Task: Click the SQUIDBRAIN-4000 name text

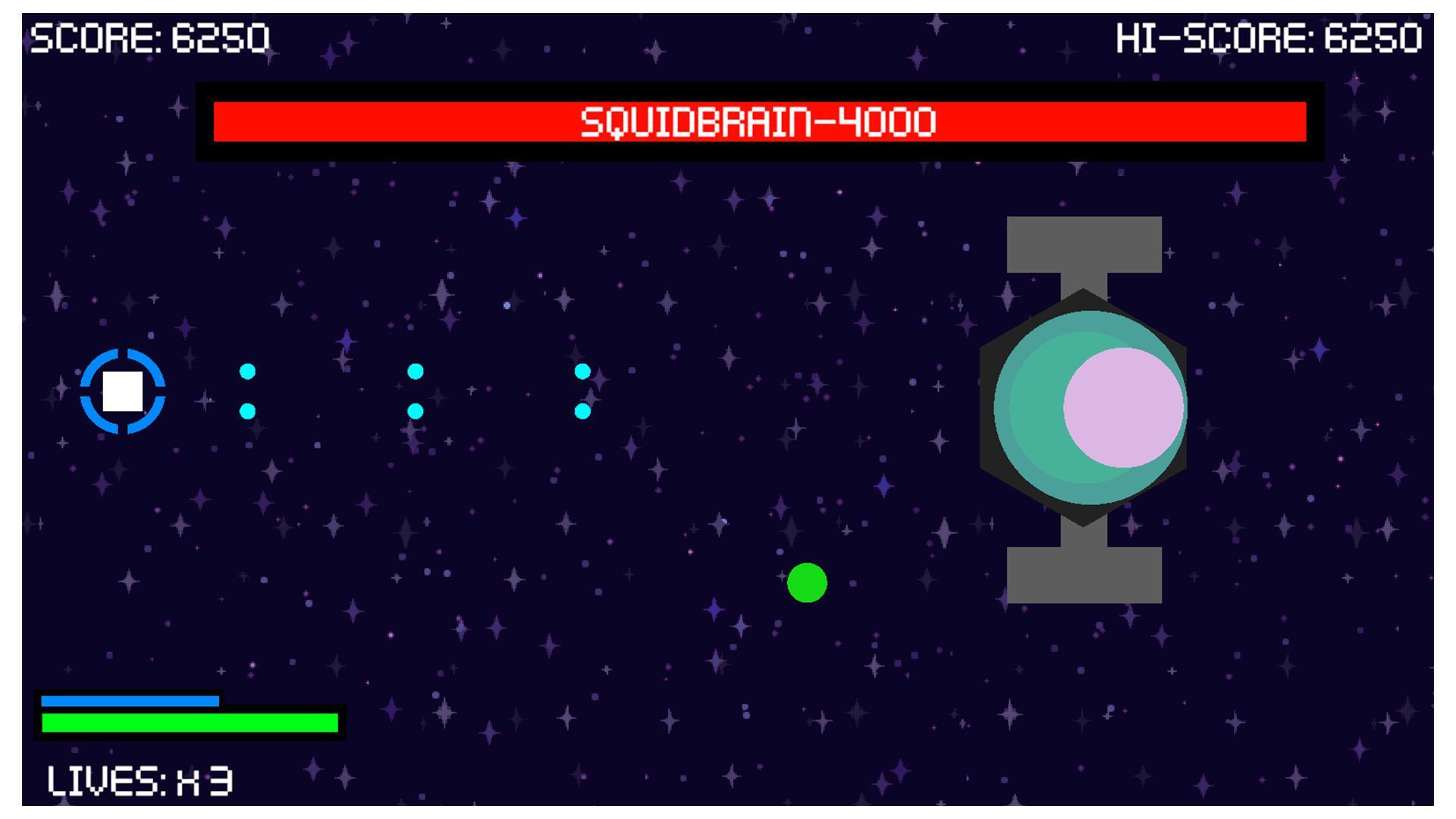Action: pyautogui.click(x=758, y=121)
